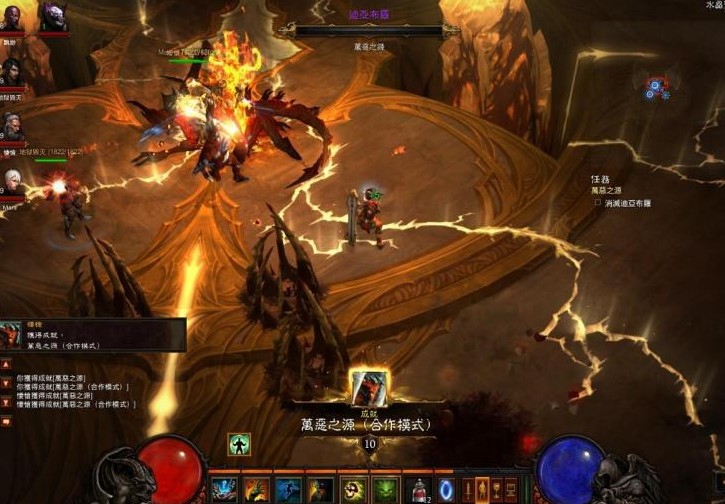Click the green active buff icon

[x=238, y=444]
